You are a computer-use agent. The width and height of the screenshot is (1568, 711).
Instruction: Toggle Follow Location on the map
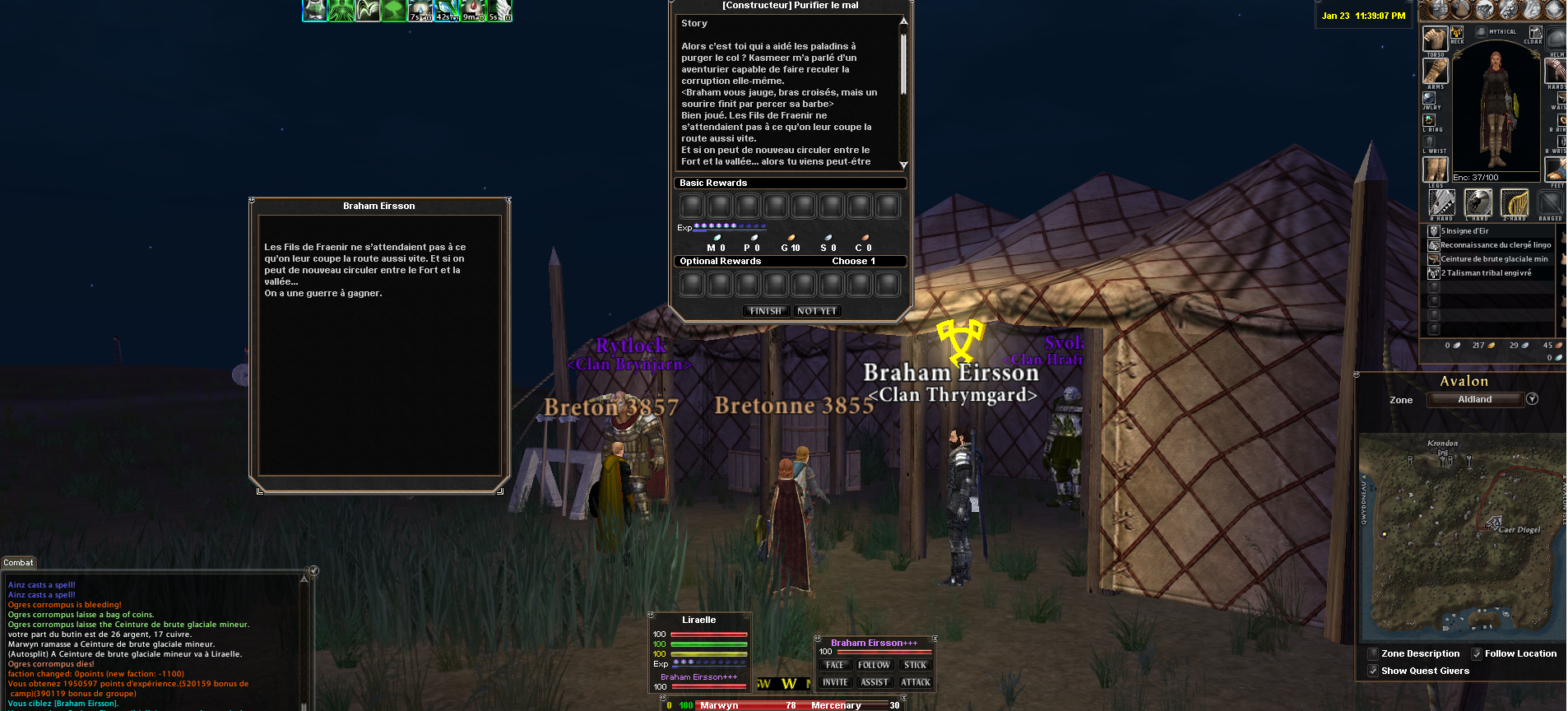[1477, 654]
